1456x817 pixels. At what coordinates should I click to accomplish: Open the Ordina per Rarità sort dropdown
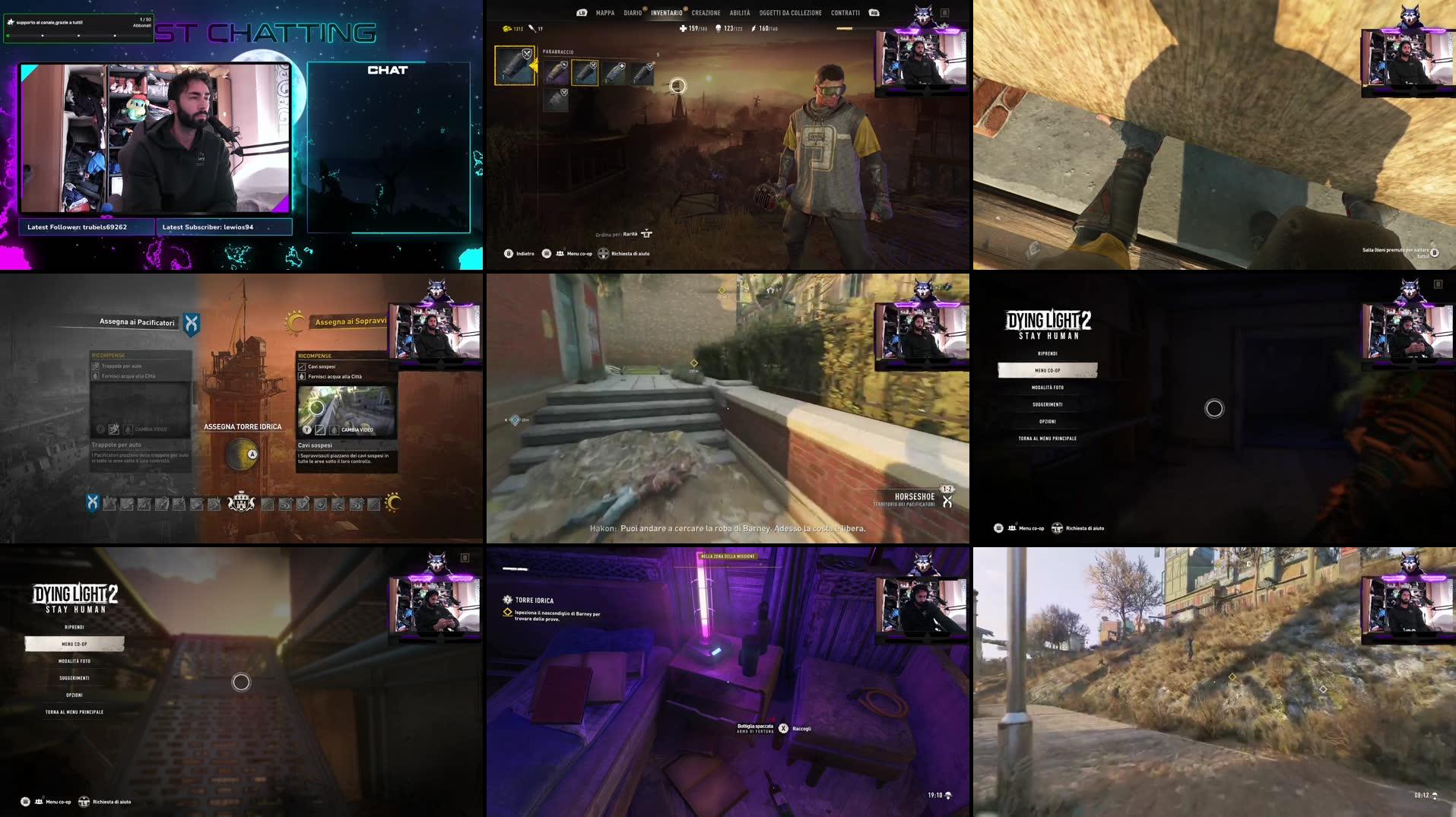click(x=624, y=235)
